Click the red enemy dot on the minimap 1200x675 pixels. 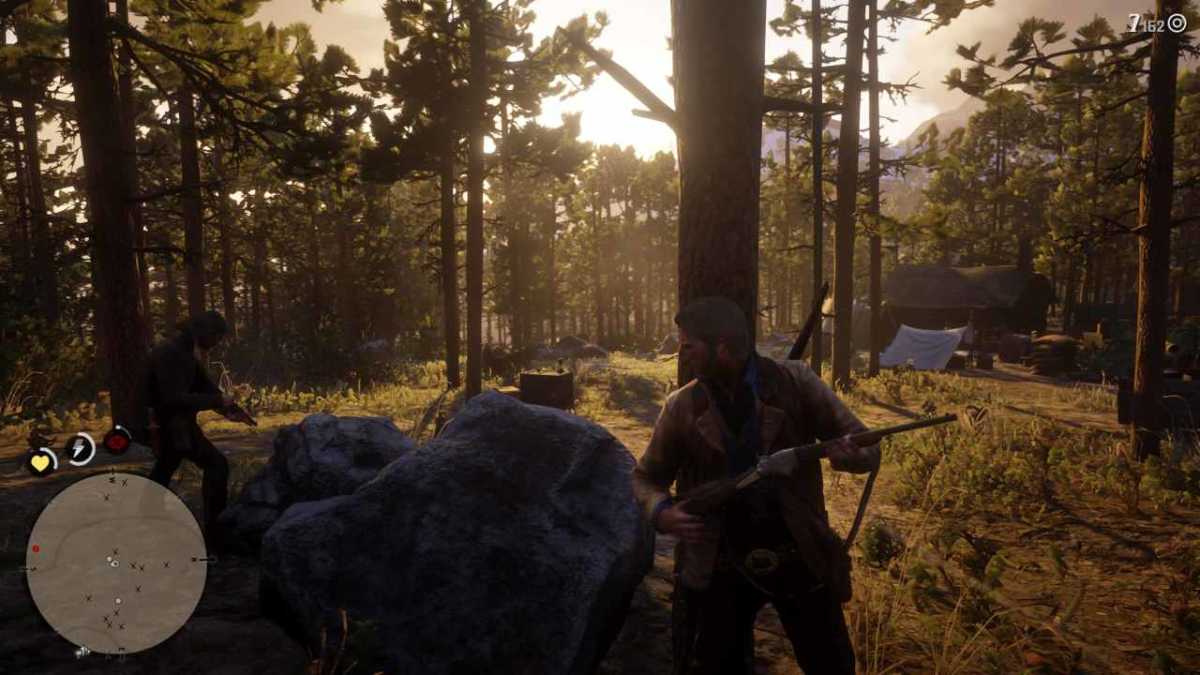36,548
